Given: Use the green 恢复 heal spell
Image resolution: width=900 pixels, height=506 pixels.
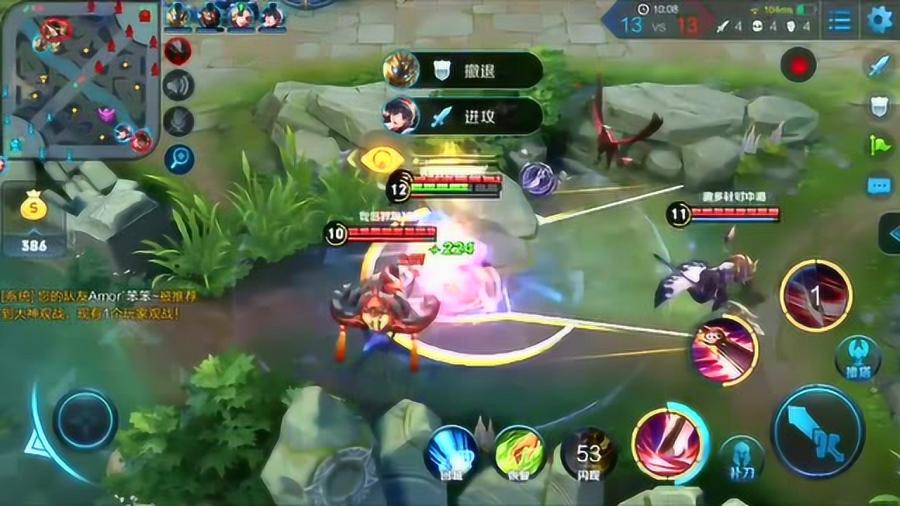Looking at the screenshot, I should coord(519,452).
